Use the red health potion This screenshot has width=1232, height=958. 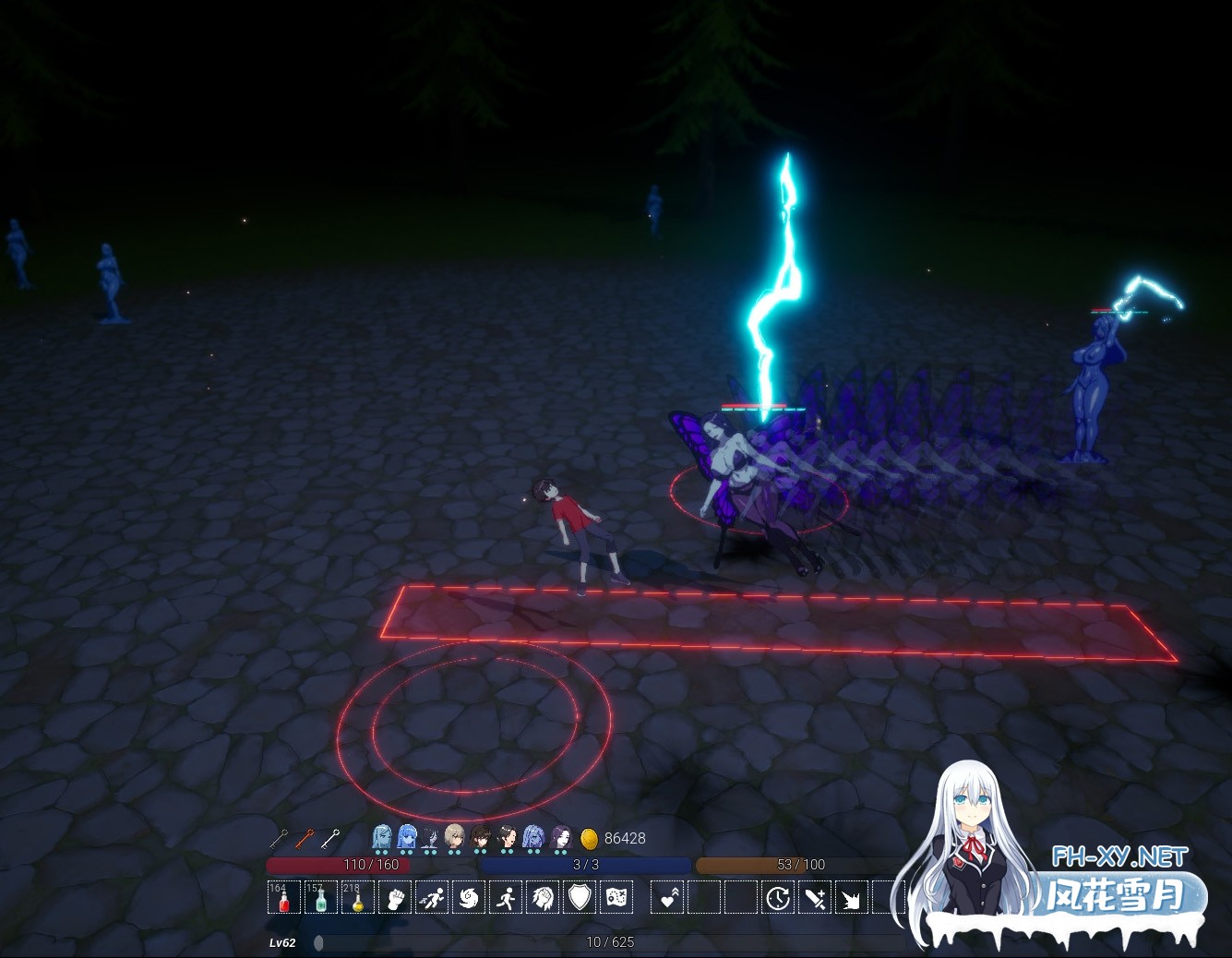pos(283,897)
